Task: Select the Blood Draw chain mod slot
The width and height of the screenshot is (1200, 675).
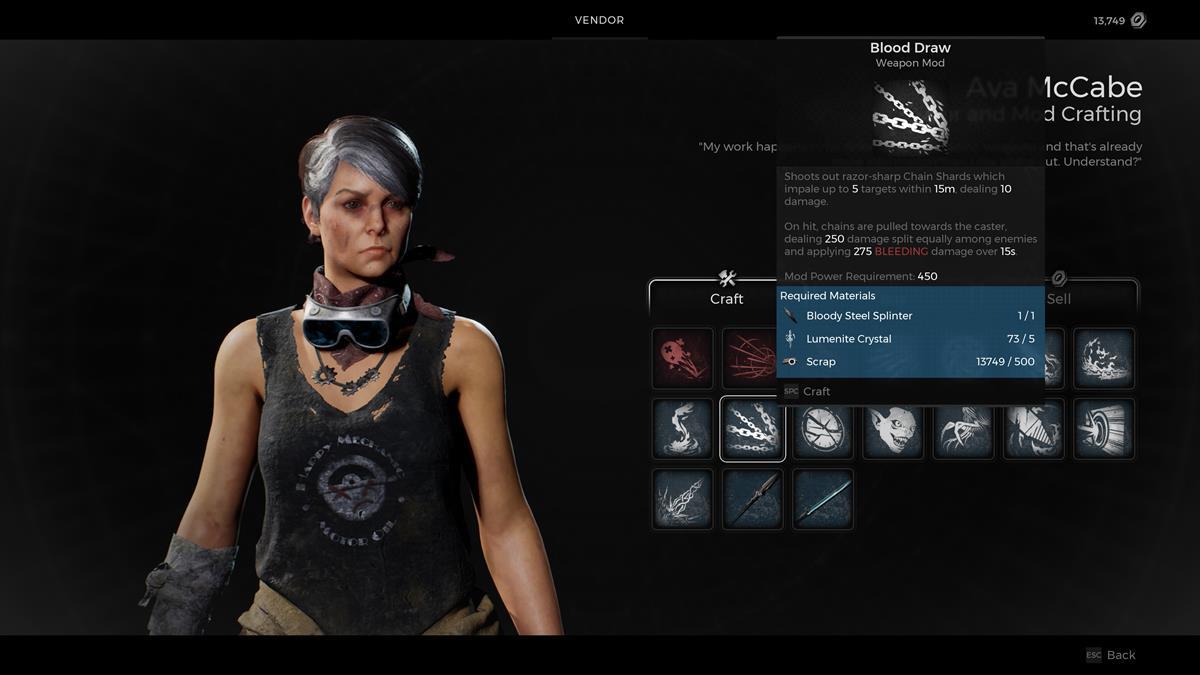Action: pos(752,429)
